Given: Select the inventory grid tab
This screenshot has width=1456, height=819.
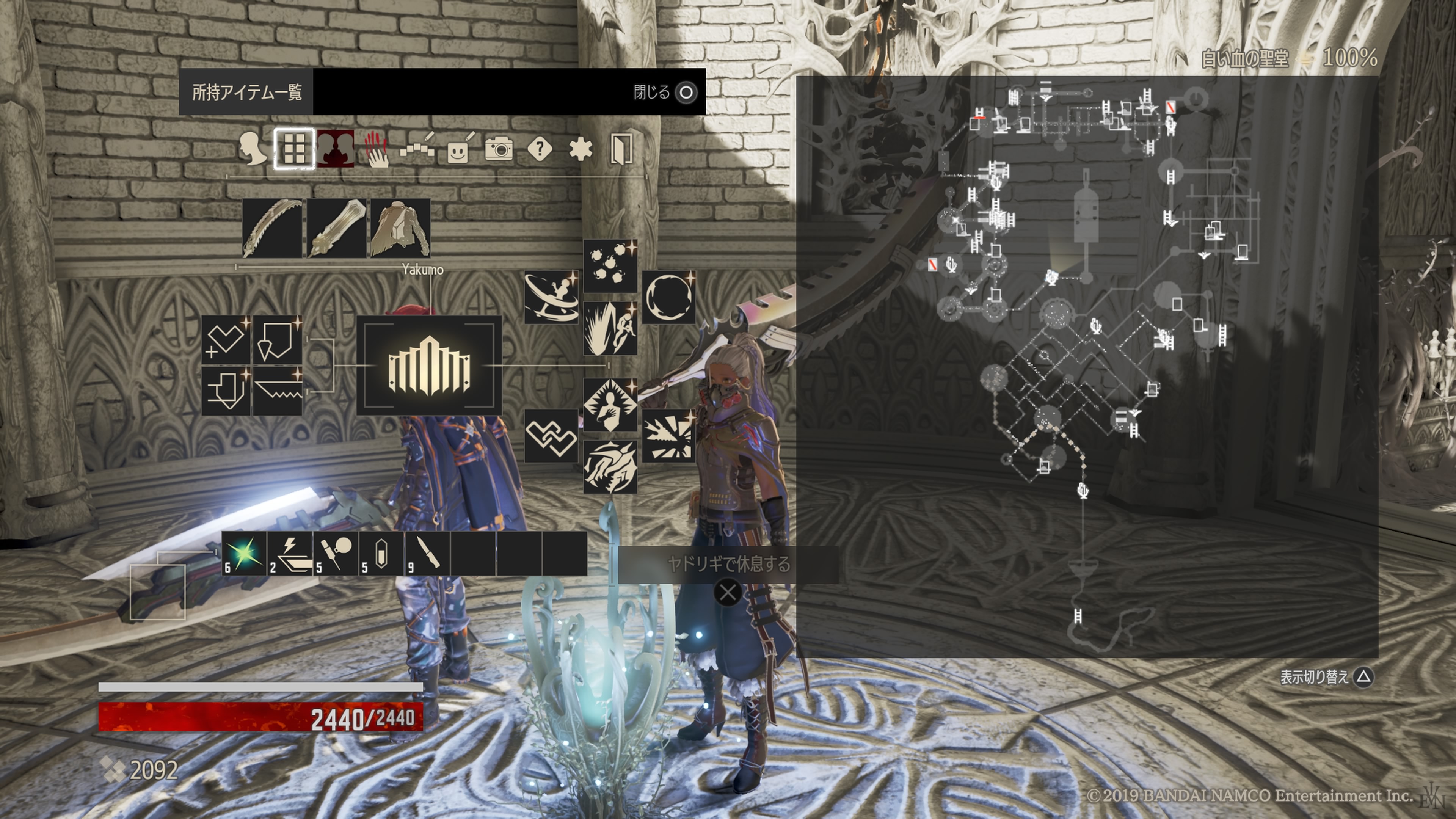Looking at the screenshot, I should coord(294,149).
